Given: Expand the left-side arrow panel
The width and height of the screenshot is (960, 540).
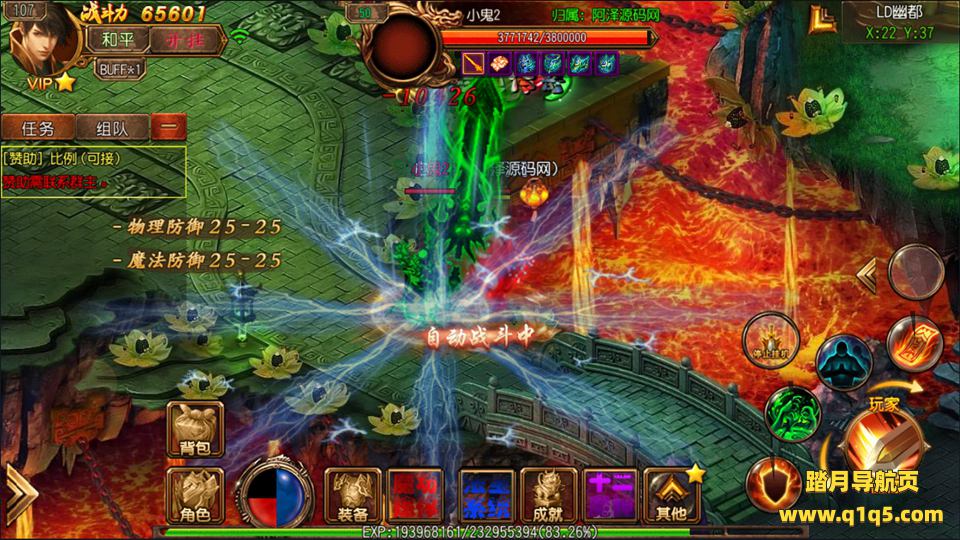Looking at the screenshot, I should [x=19, y=490].
